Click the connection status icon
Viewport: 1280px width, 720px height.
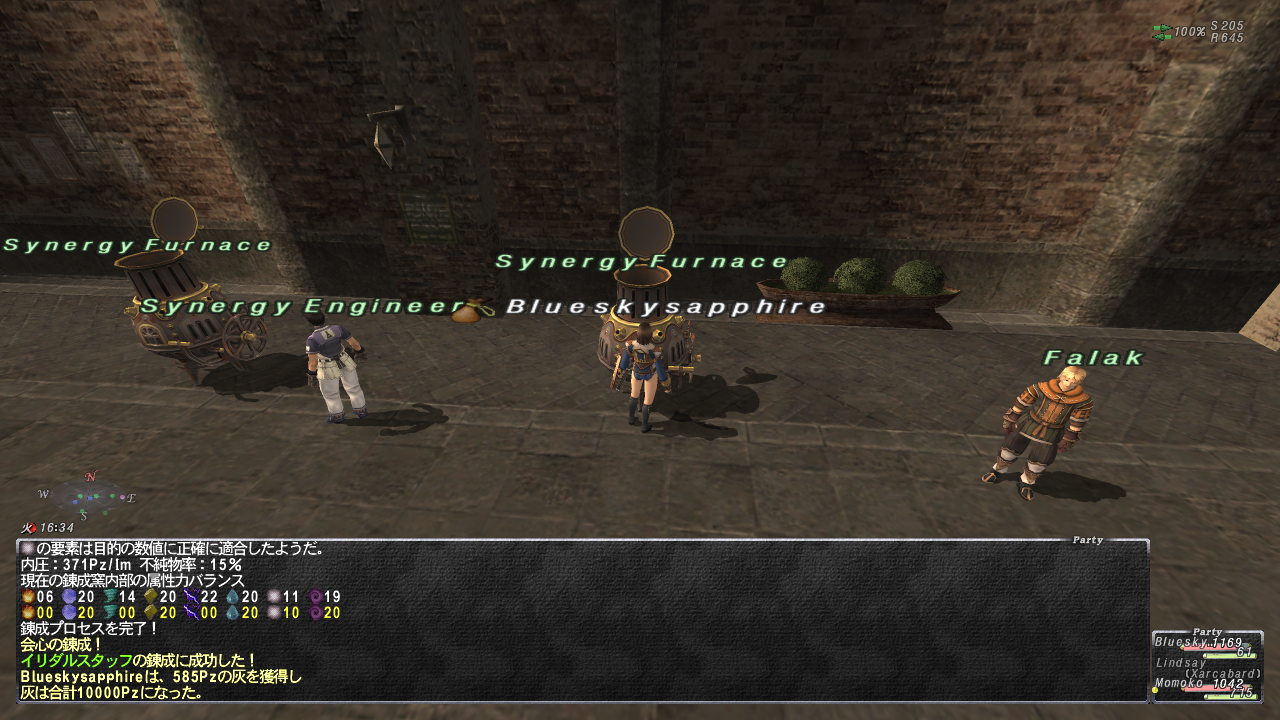pos(1162,32)
